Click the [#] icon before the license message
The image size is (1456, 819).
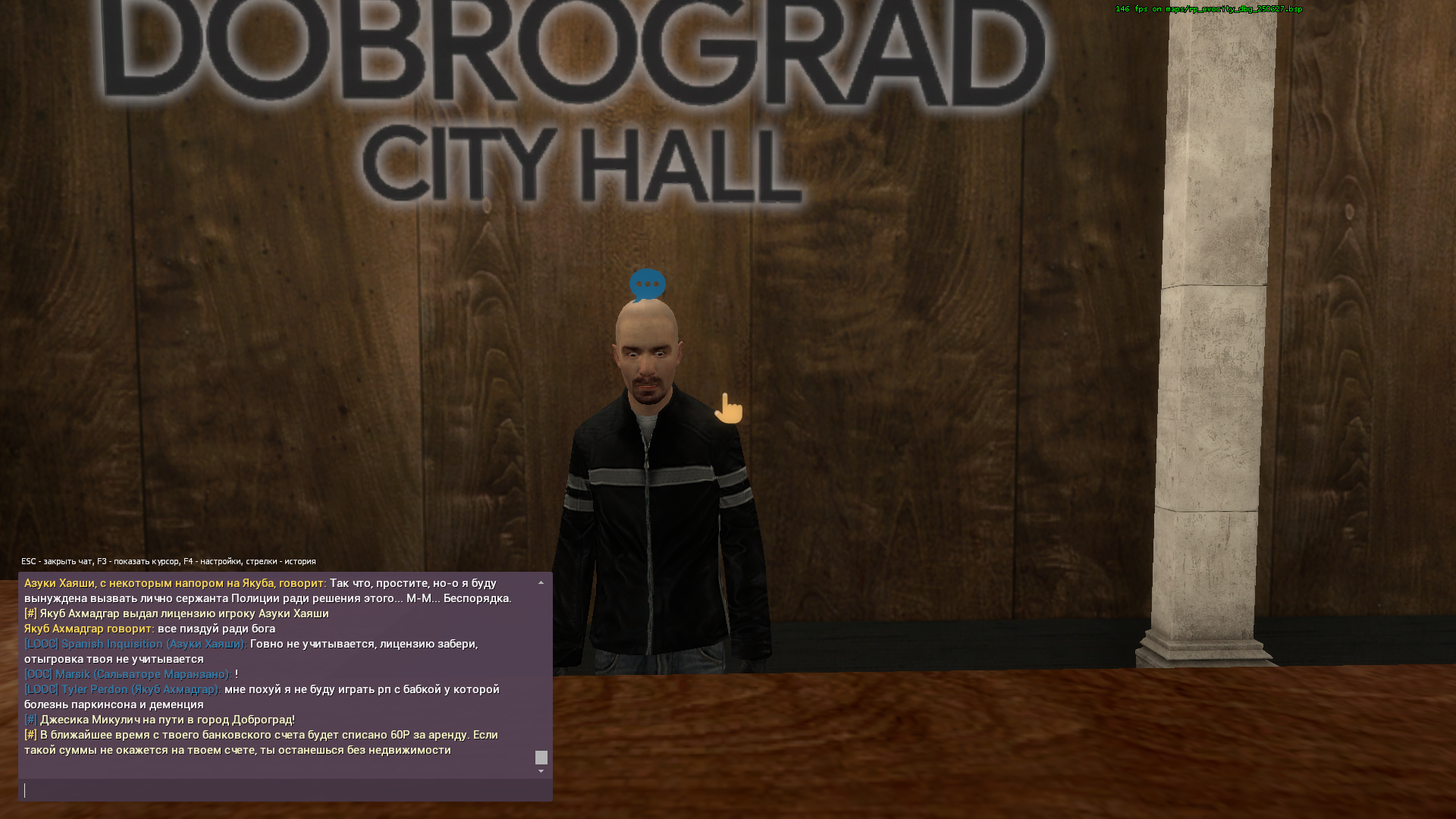tap(30, 613)
